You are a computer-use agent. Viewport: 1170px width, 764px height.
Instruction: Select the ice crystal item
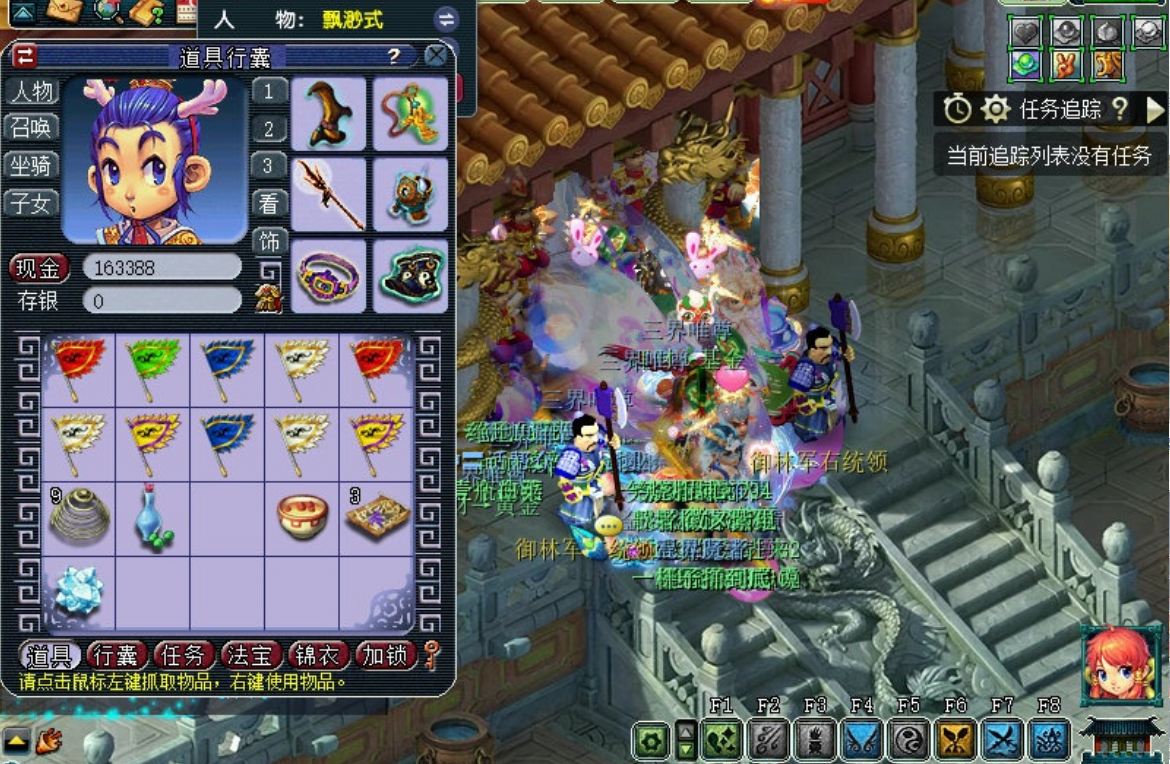click(78, 590)
